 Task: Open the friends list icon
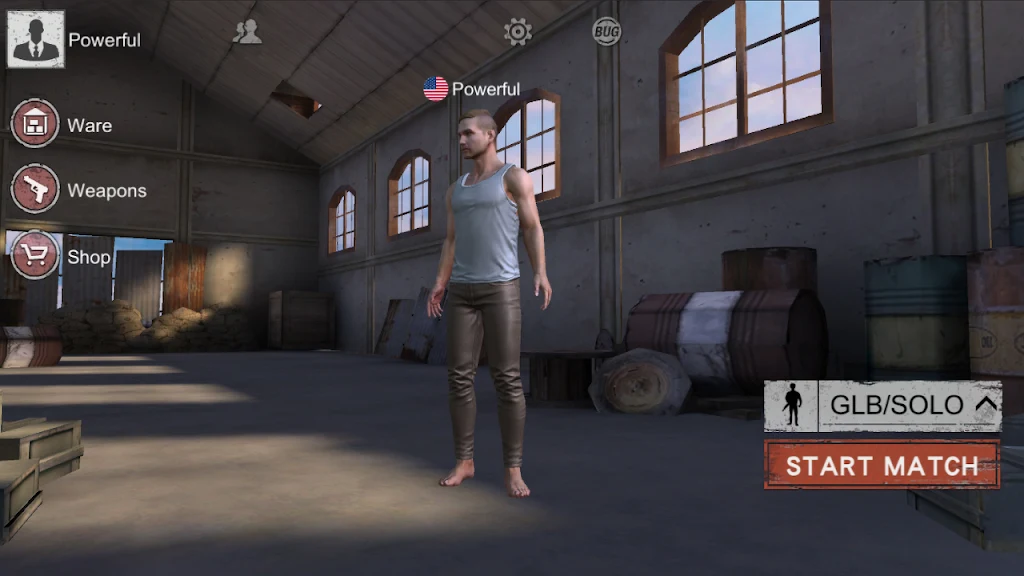click(x=247, y=32)
